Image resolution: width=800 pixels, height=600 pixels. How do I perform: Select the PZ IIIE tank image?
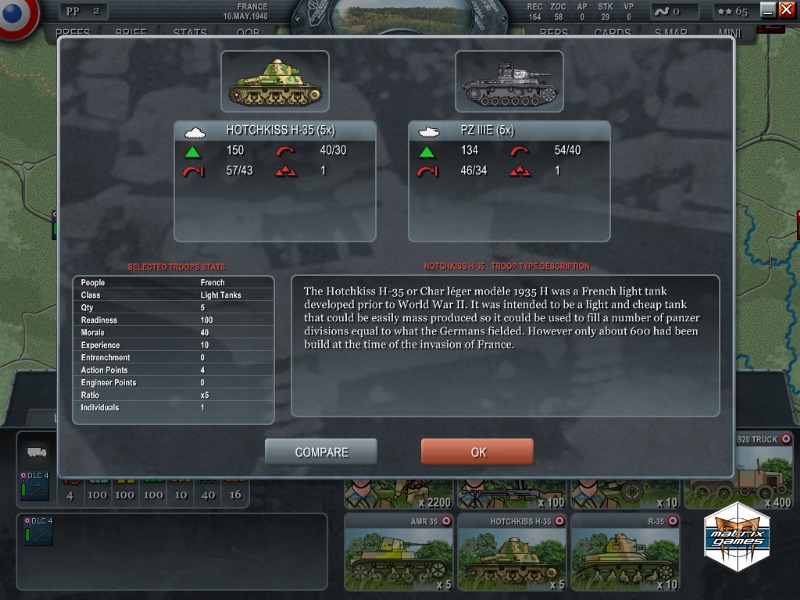tap(509, 82)
